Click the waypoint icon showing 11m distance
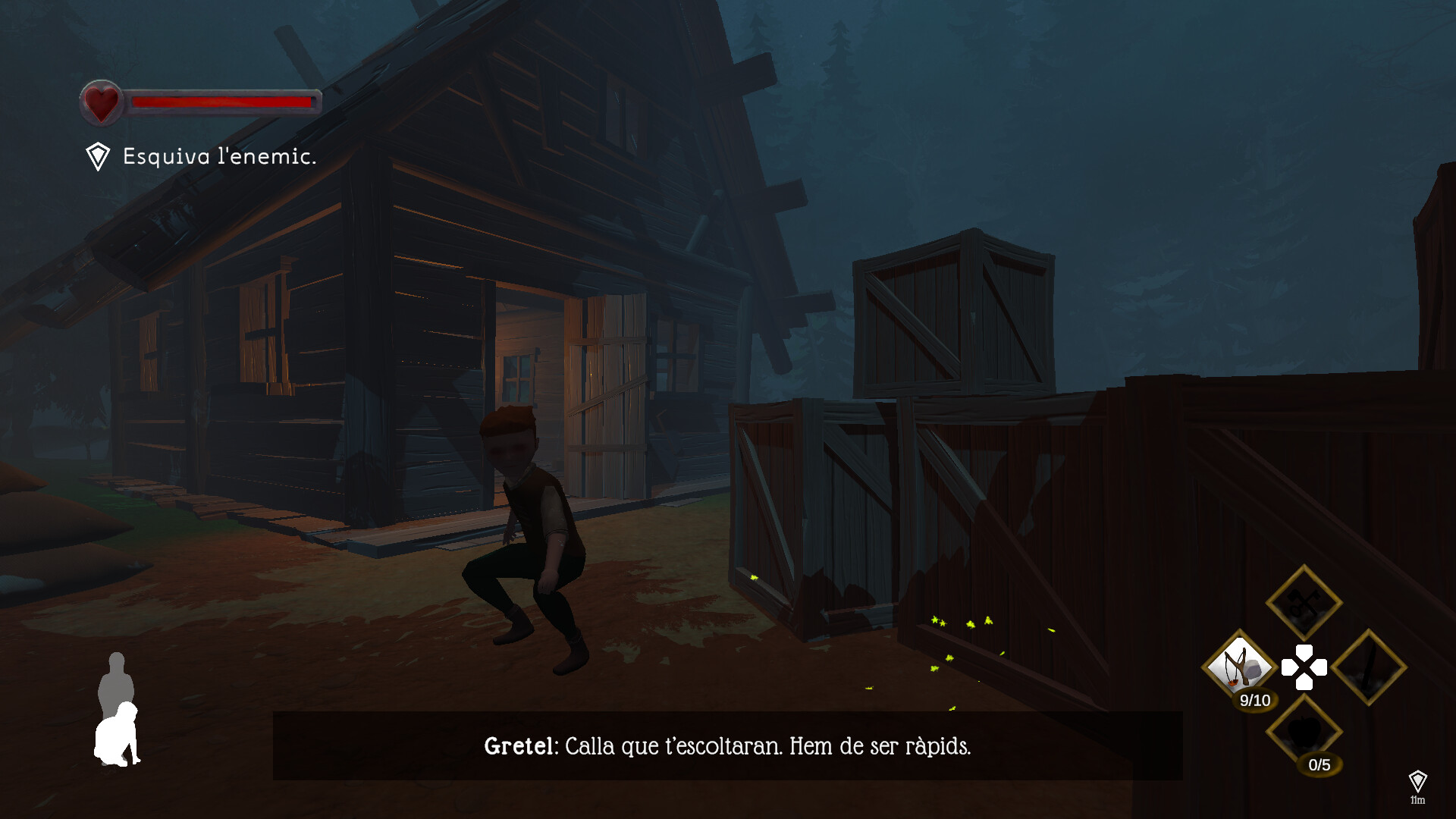This screenshot has height=819, width=1456. pyautogui.click(x=1420, y=780)
